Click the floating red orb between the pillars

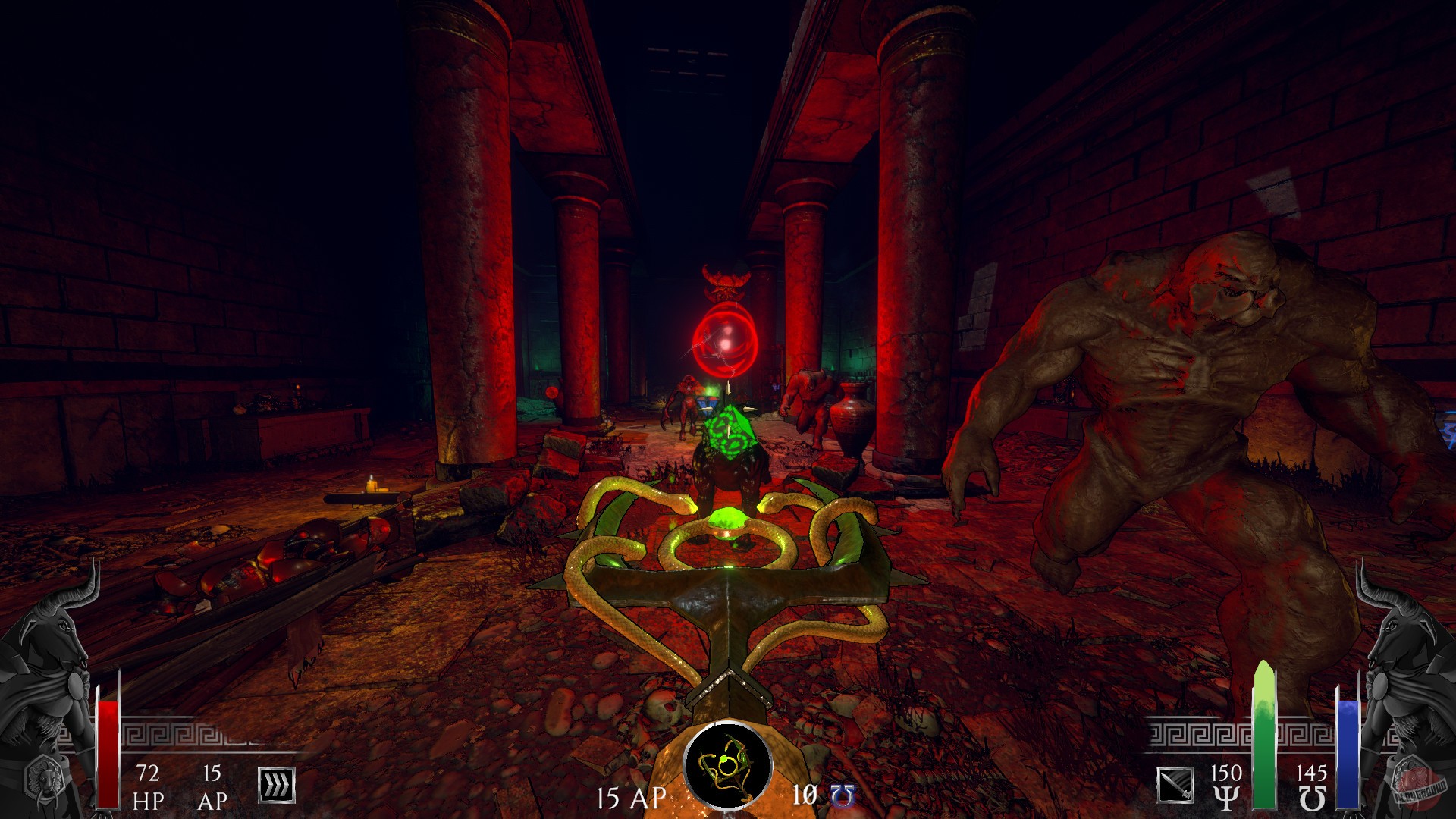727,337
